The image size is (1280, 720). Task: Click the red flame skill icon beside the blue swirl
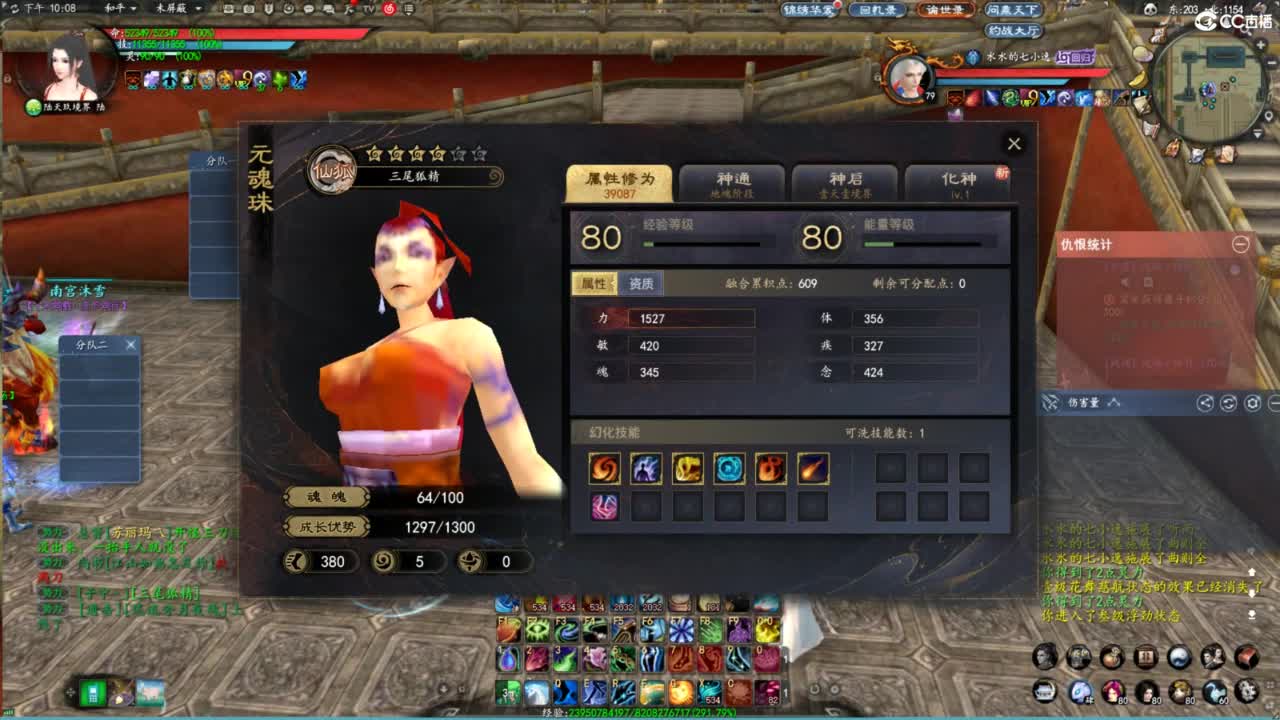click(771, 467)
